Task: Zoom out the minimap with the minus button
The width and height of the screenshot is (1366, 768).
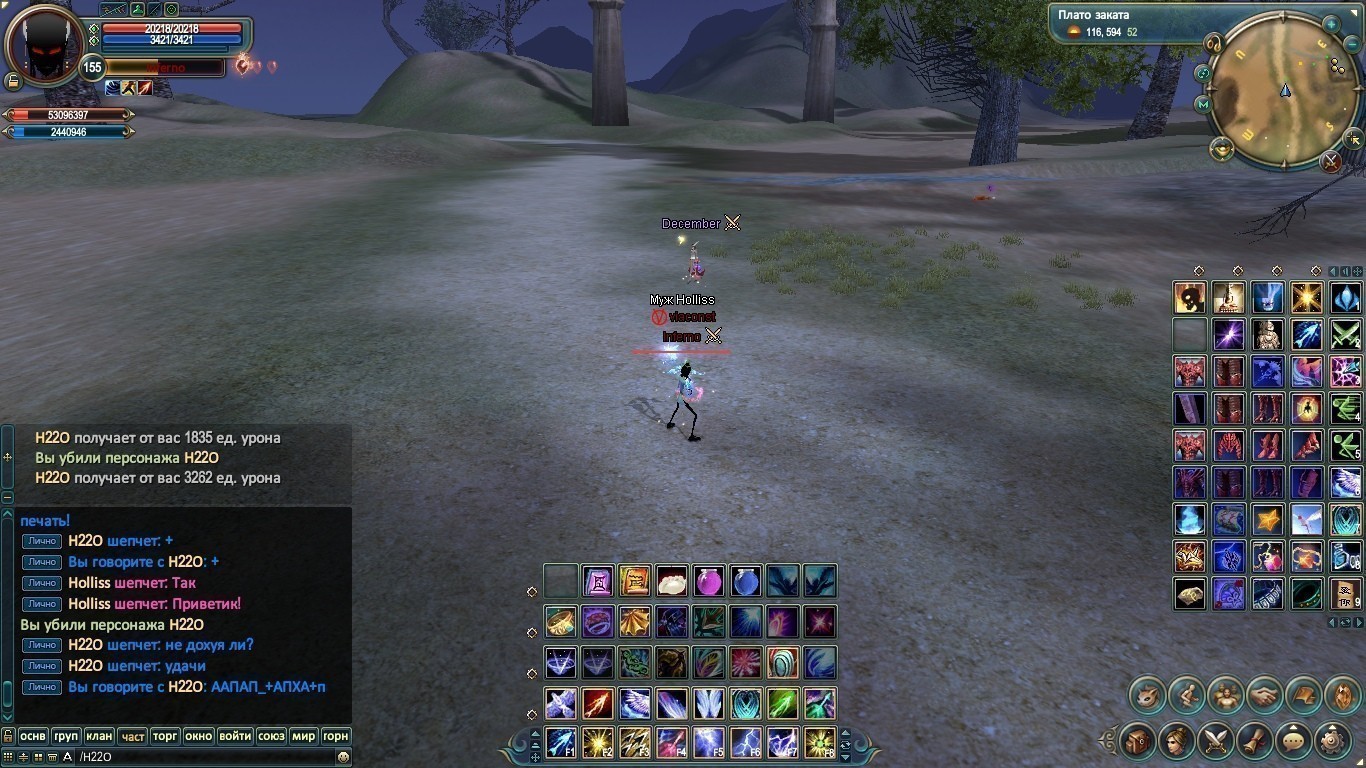Action: pos(1352,46)
